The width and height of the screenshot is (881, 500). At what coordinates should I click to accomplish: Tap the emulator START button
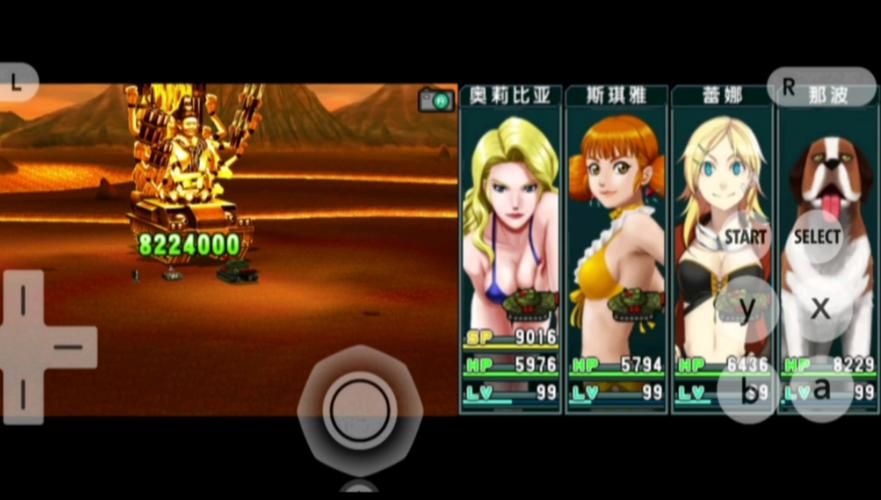[x=746, y=237]
